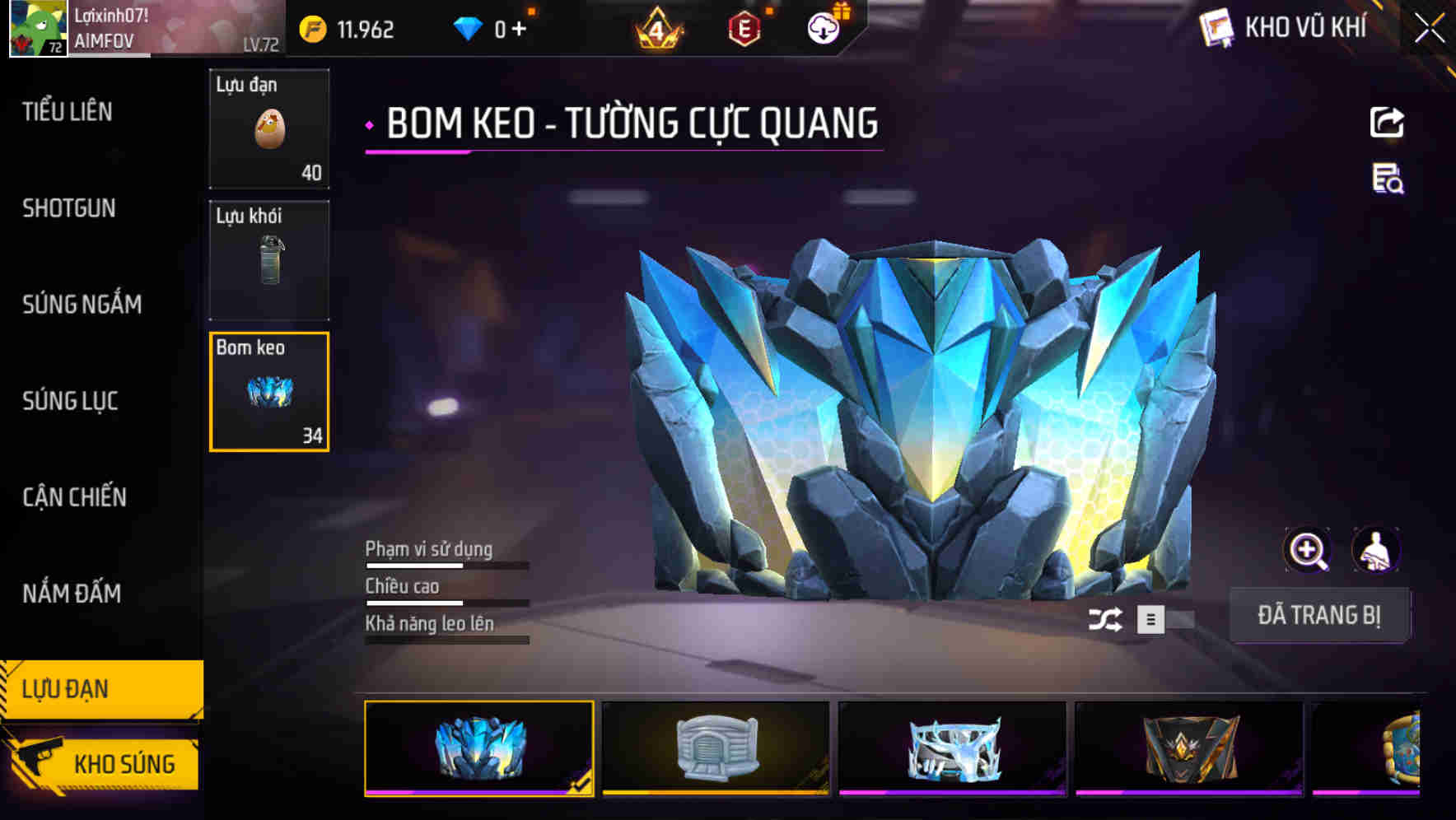This screenshot has width=1456, height=820.
Task: Click the ĐÃ TRANG BỊ button
Action: tap(1321, 614)
